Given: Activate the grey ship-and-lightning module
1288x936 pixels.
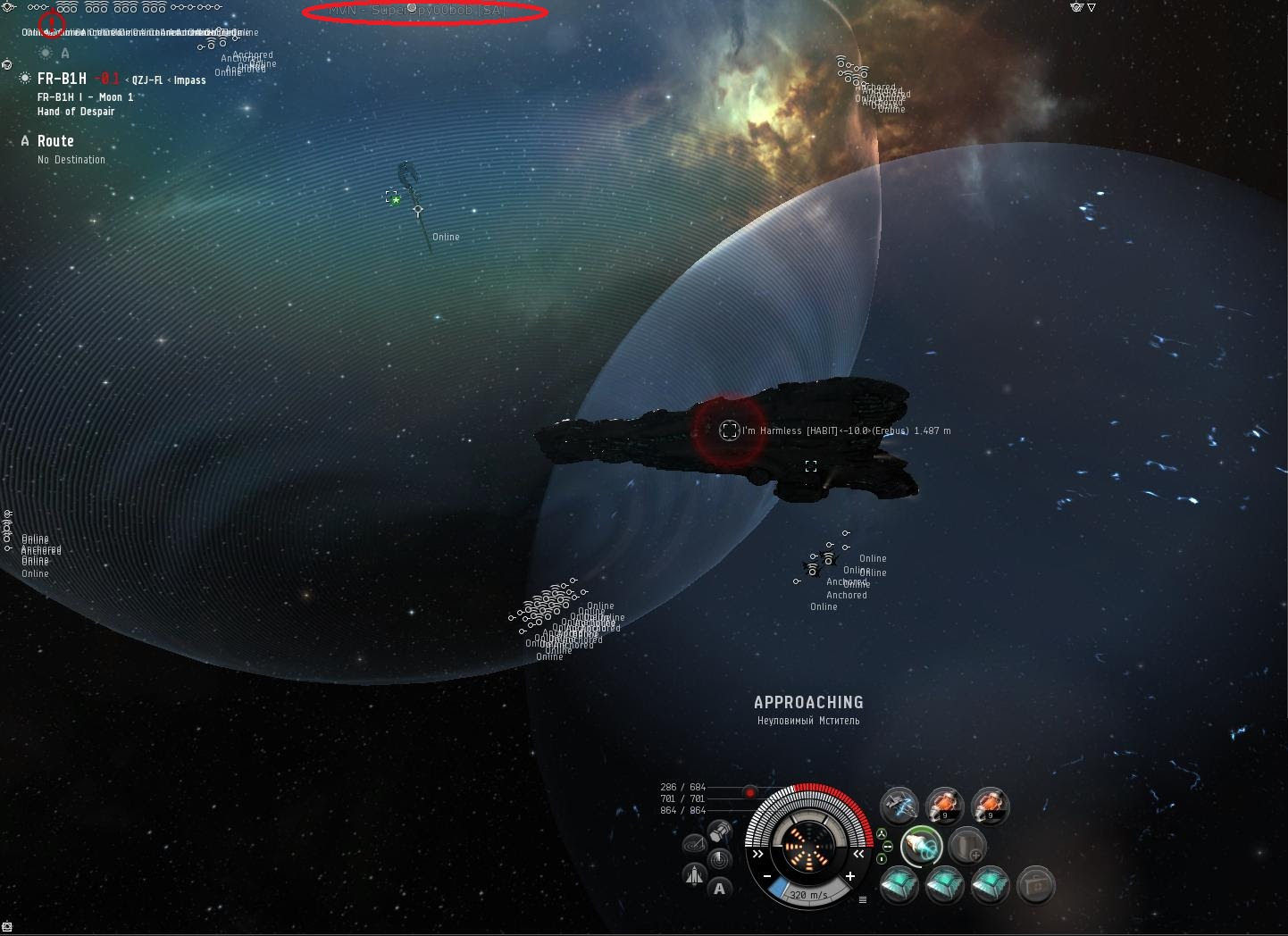Looking at the screenshot, I should [899, 806].
